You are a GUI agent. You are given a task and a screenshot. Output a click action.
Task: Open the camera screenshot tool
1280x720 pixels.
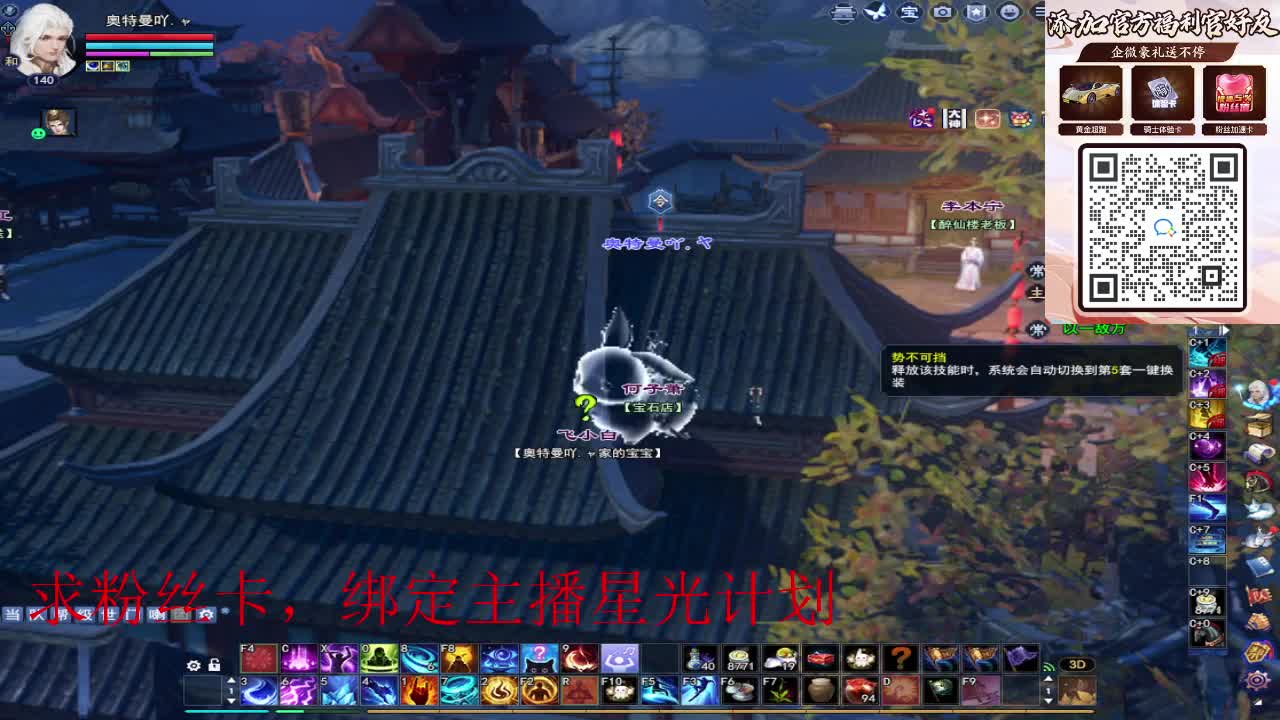coord(942,12)
